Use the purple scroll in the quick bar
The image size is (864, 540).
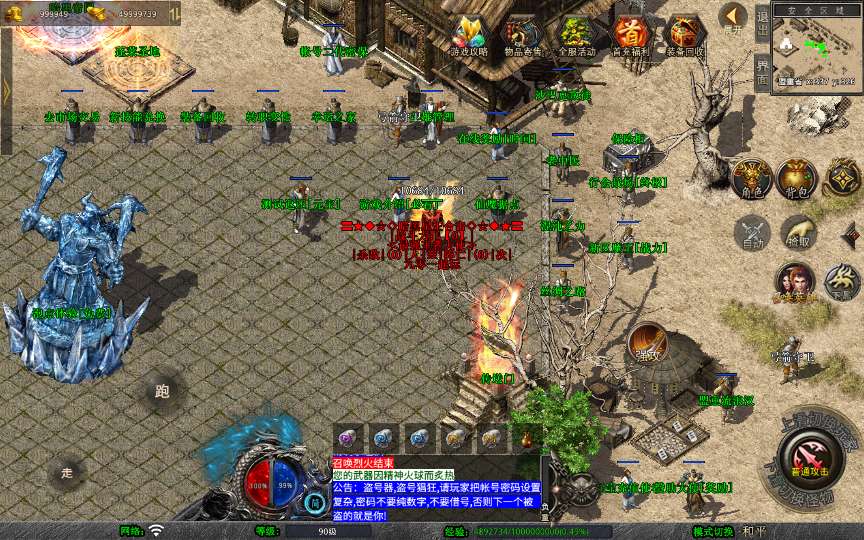pos(348,437)
